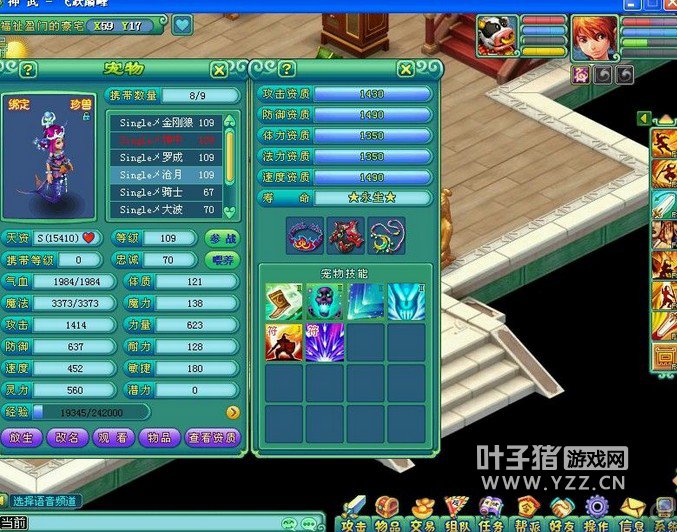Screen dimensions: 677x532
Task: Select pet Single〆金刚狼 in the list
Action: [167, 122]
